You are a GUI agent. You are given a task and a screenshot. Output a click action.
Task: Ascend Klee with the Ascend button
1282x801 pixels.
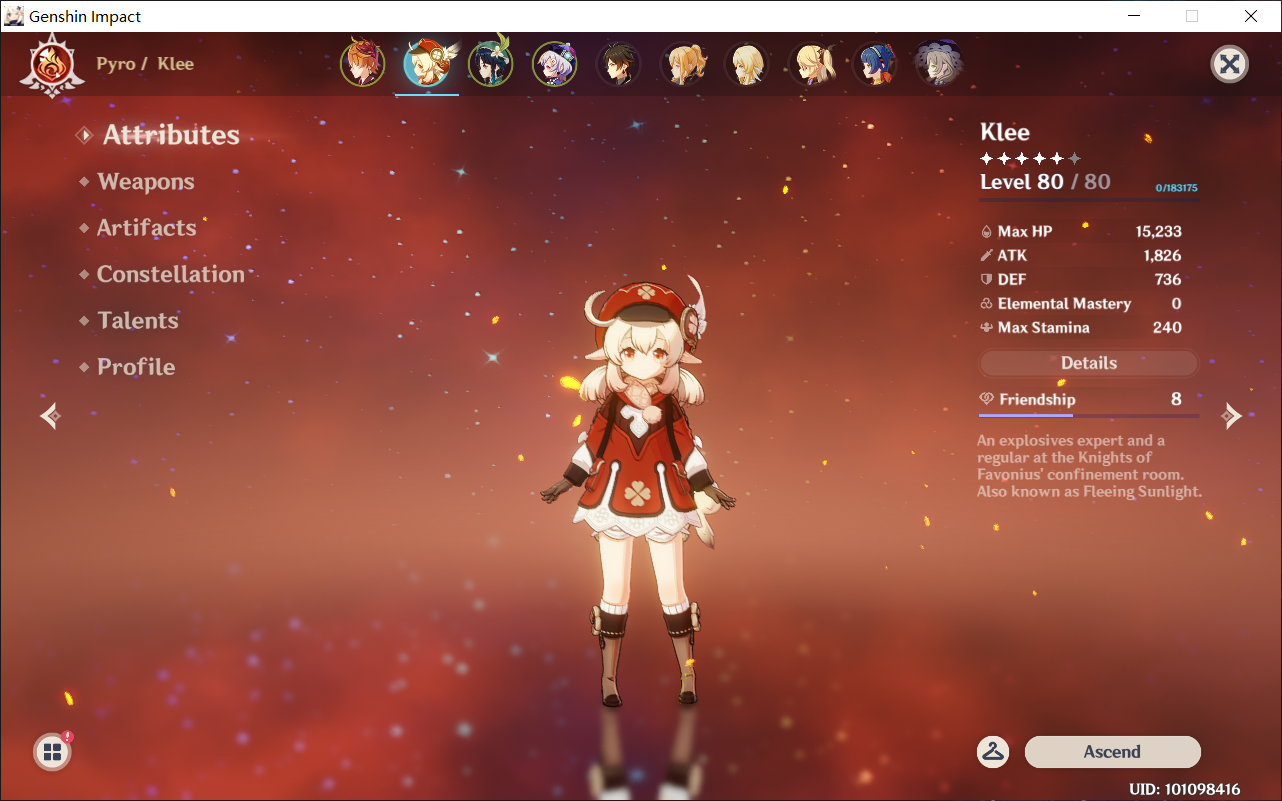pos(1112,752)
